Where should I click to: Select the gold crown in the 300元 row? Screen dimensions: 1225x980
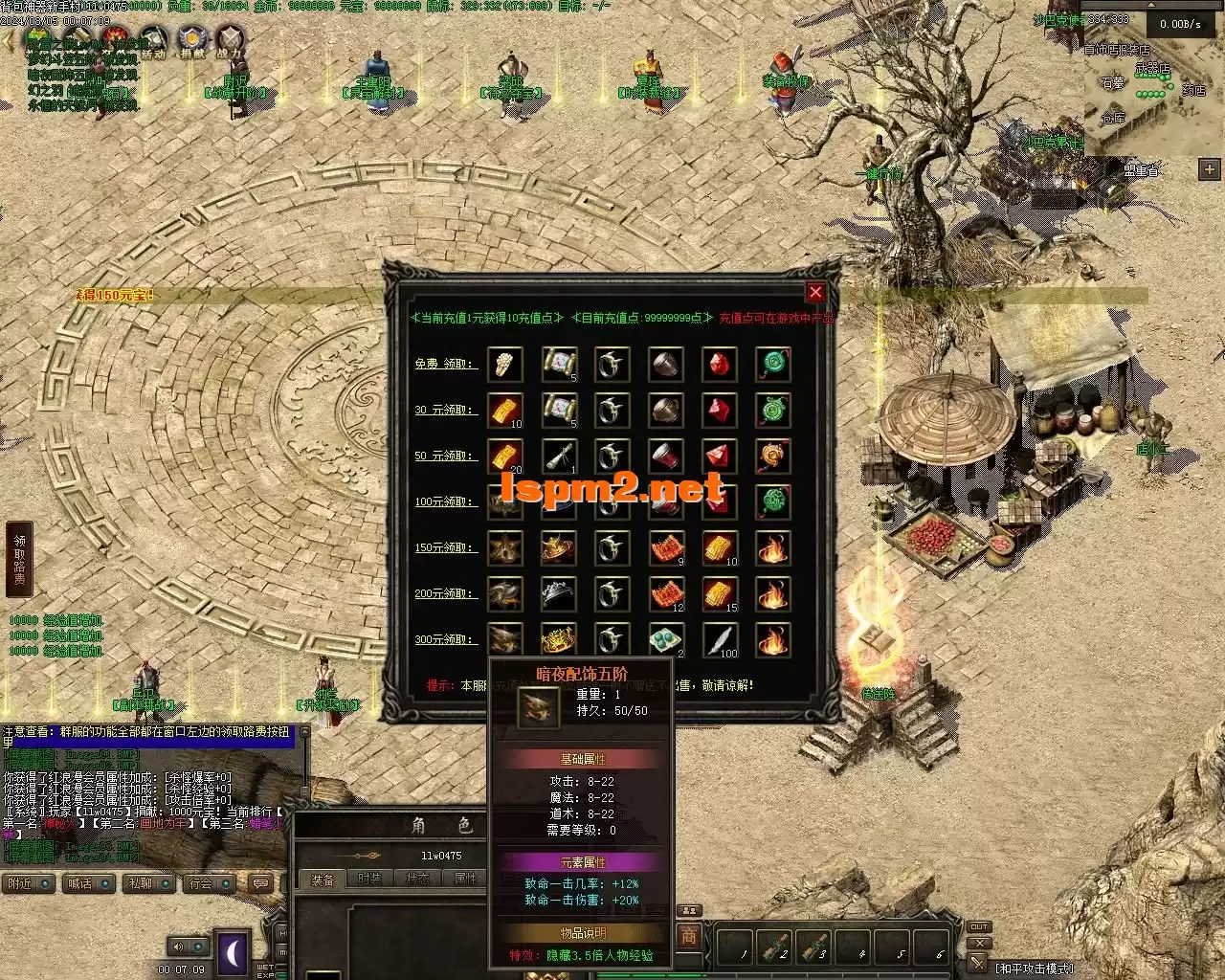coord(558,639)
